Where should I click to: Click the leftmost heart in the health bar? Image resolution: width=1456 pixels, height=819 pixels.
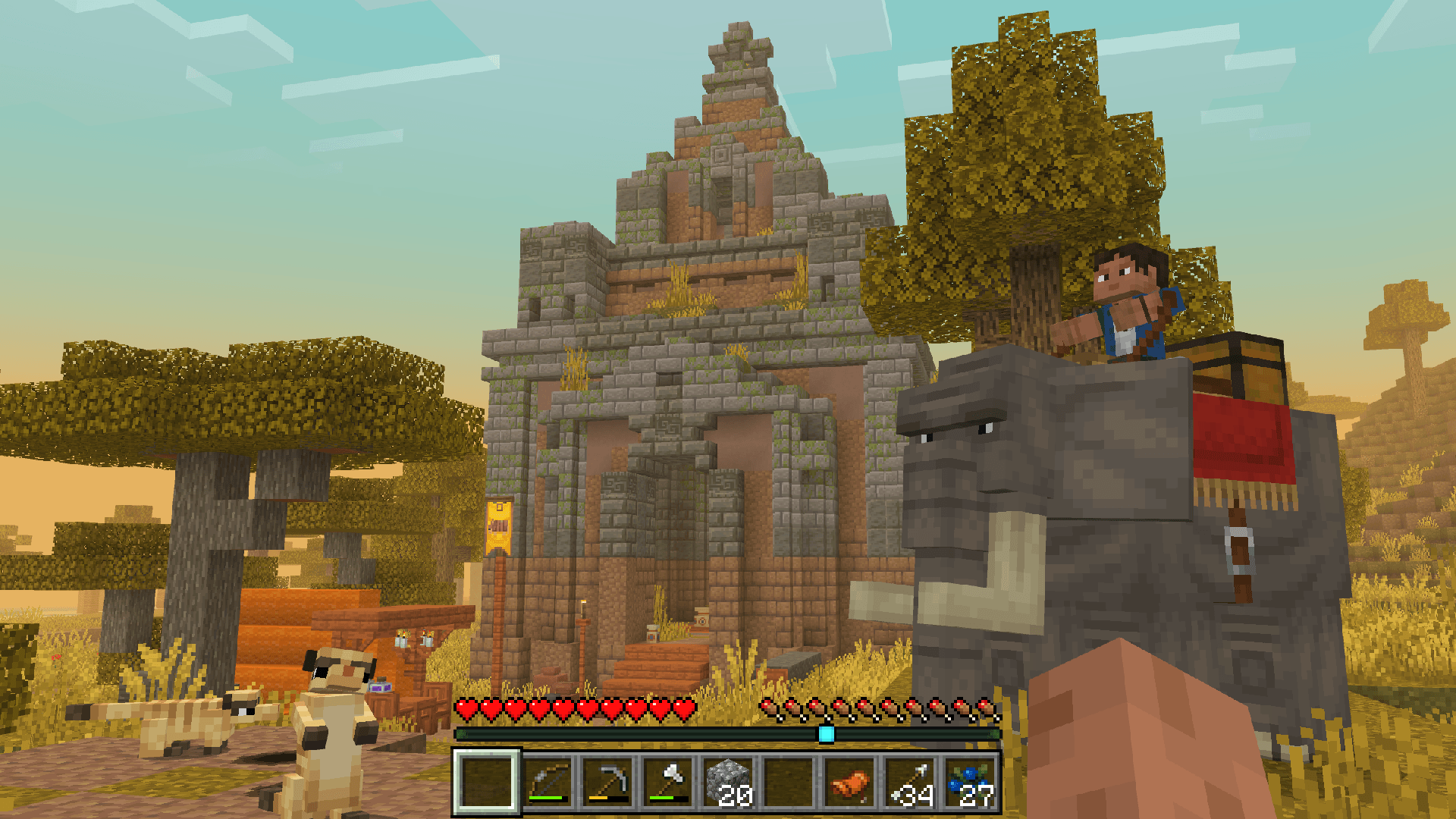click(x=465, y=709)
